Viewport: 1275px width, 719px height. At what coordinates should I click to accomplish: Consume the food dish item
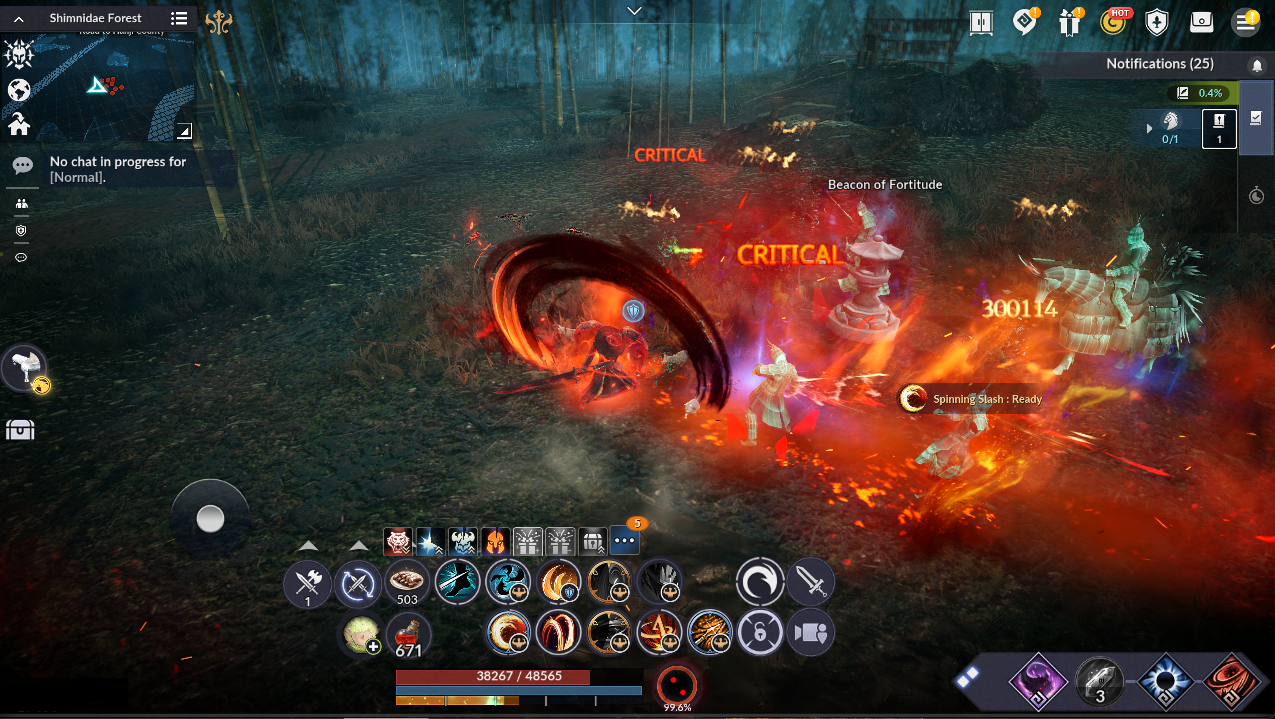click(407, 582)
